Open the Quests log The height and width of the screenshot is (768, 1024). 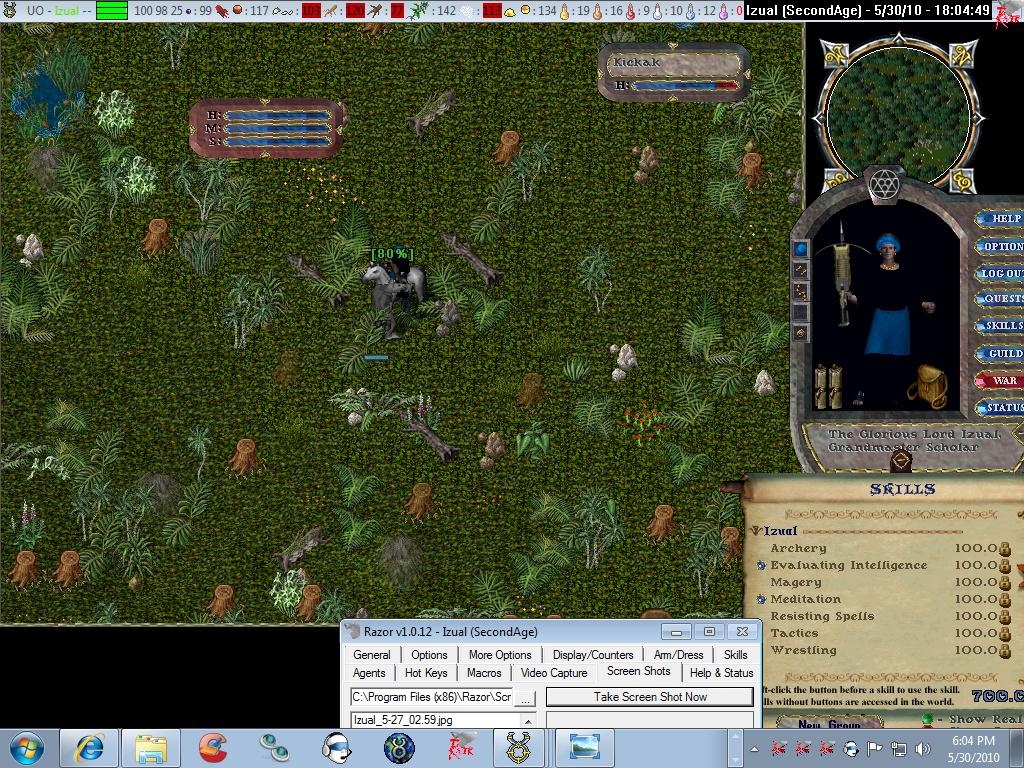1002,299
